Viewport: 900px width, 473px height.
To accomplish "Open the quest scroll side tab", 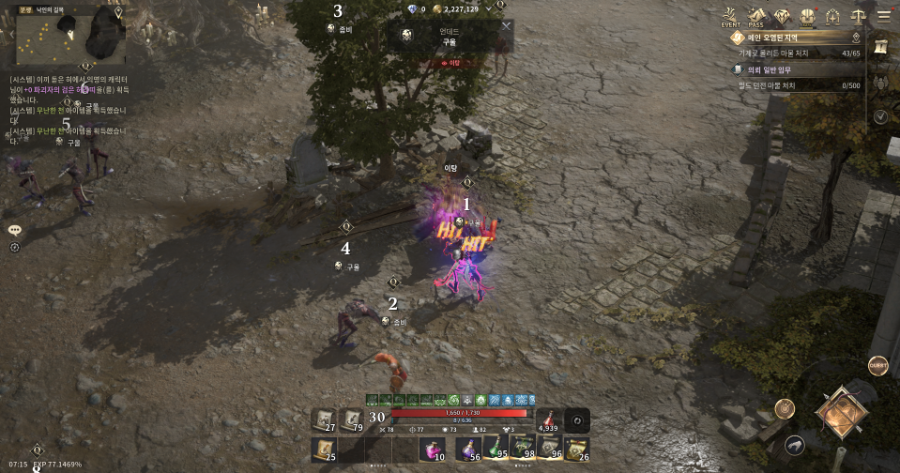I will [880, 47].
